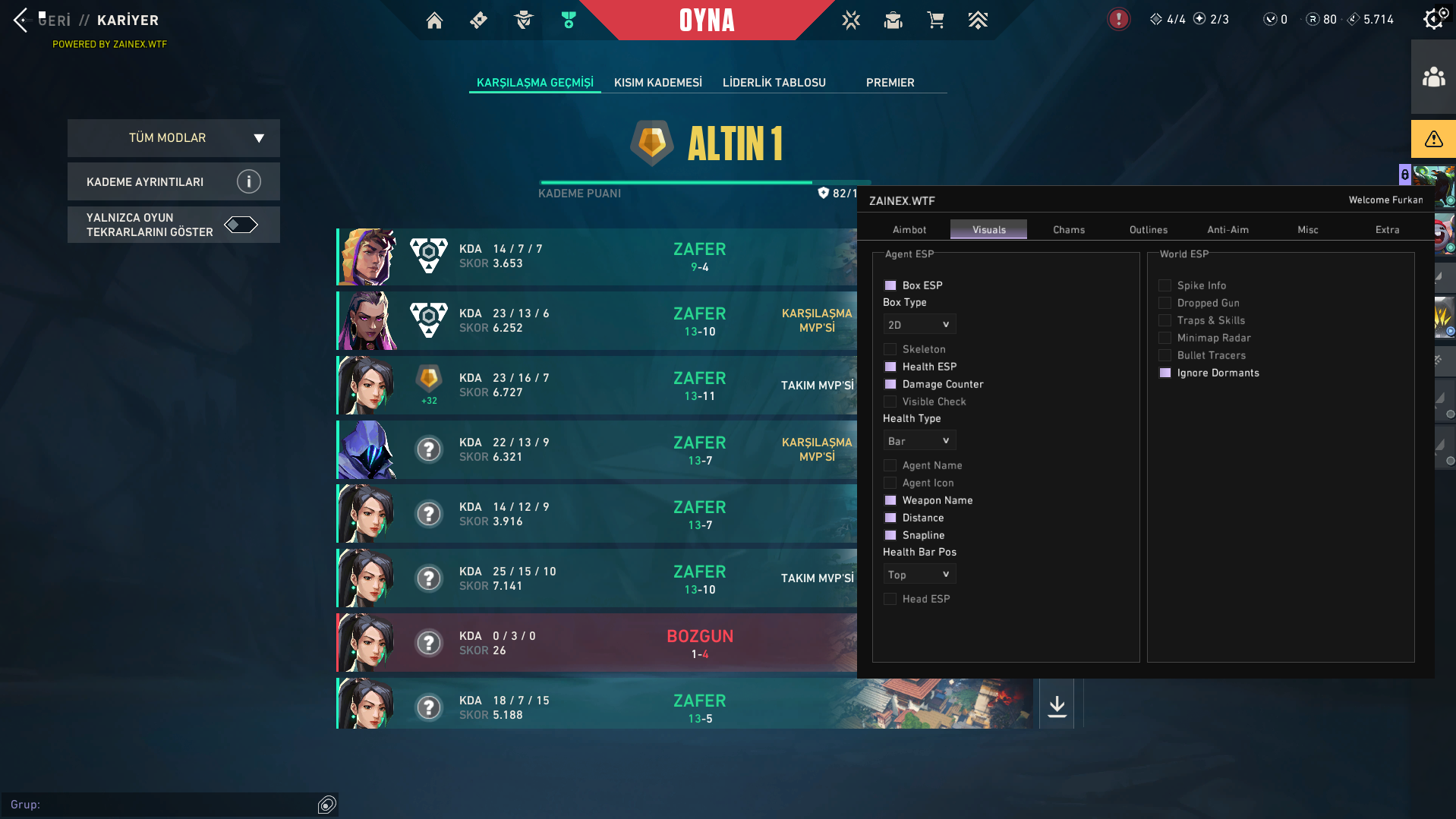Open the Collection backpack icon
Screen dimensions: 1456x819
pyautogui.click(x=893, y=20)
